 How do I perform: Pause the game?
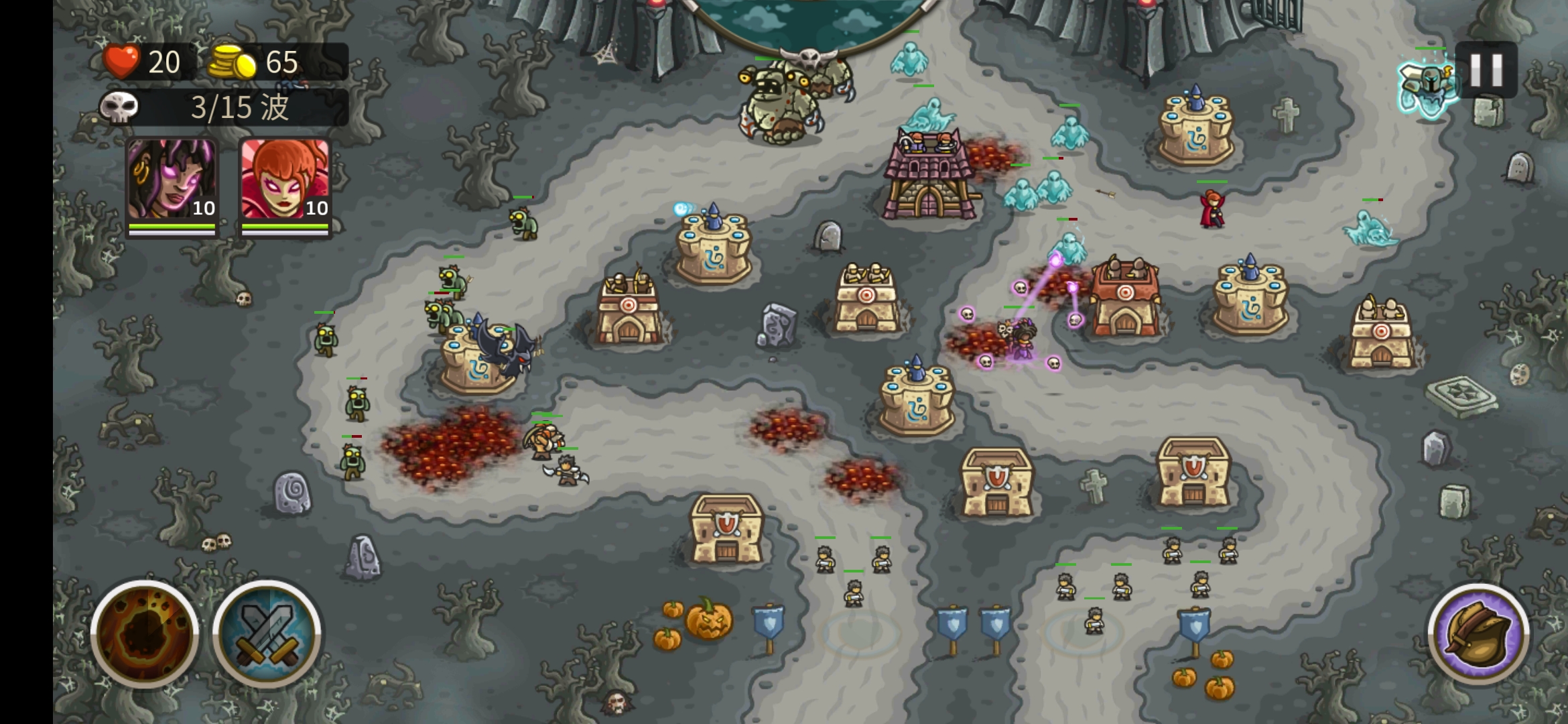(1486, 70)
